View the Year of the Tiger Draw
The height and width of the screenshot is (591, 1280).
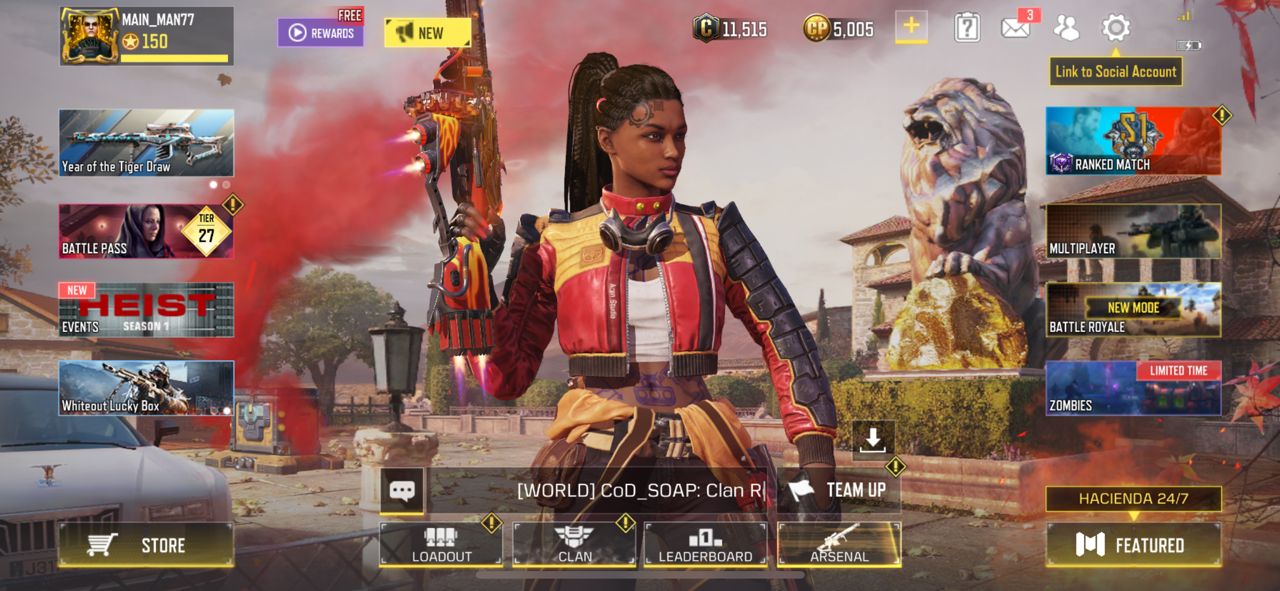pyautogui.click(x=146, y=142)
